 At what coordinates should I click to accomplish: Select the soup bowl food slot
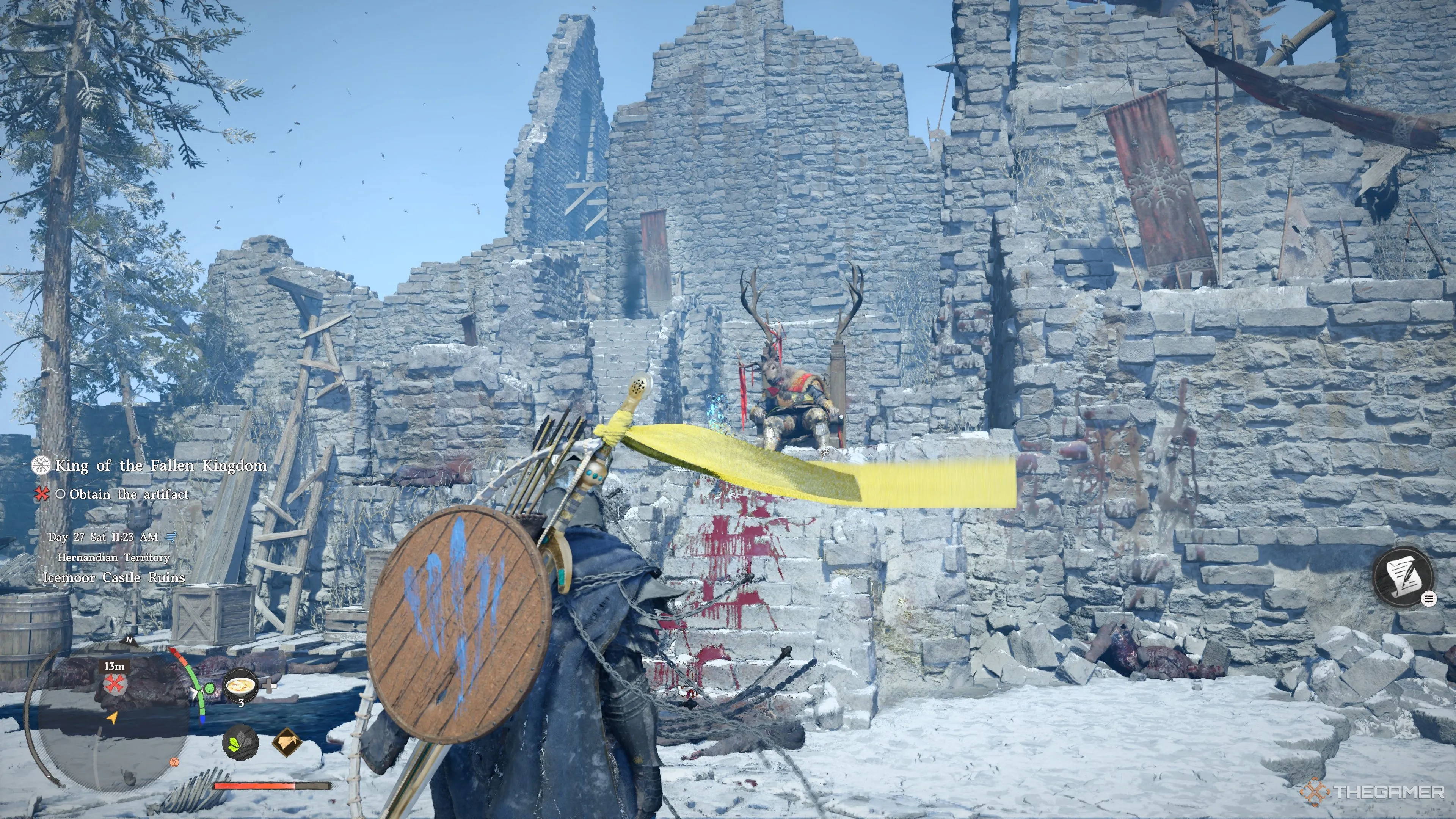(x=241, y=686)
